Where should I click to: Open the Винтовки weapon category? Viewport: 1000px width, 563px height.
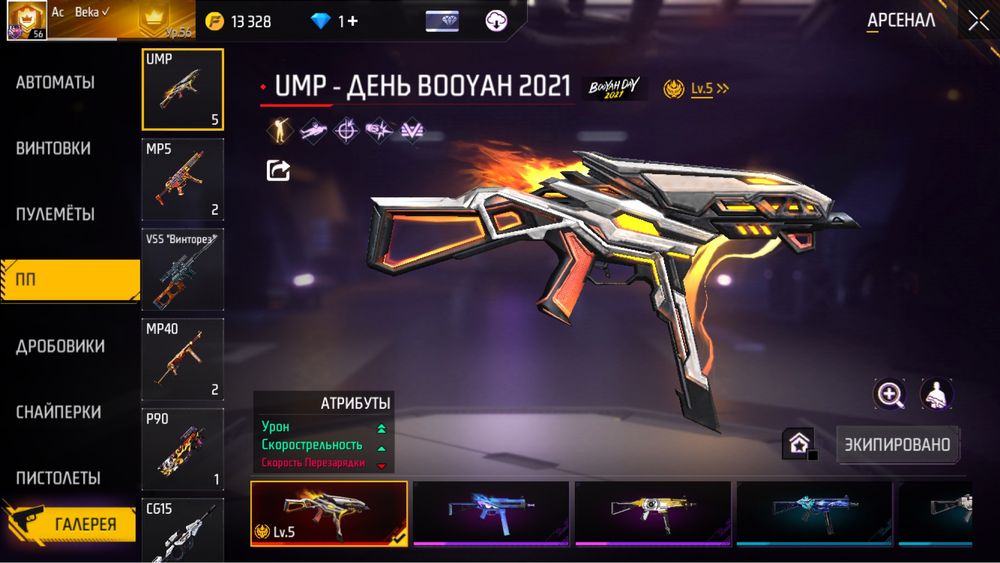pos(53,149)
